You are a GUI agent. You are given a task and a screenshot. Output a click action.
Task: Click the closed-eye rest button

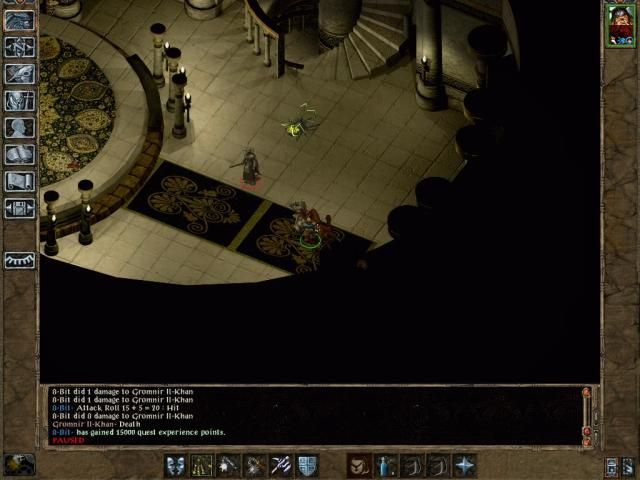click(x=20, y=260)
